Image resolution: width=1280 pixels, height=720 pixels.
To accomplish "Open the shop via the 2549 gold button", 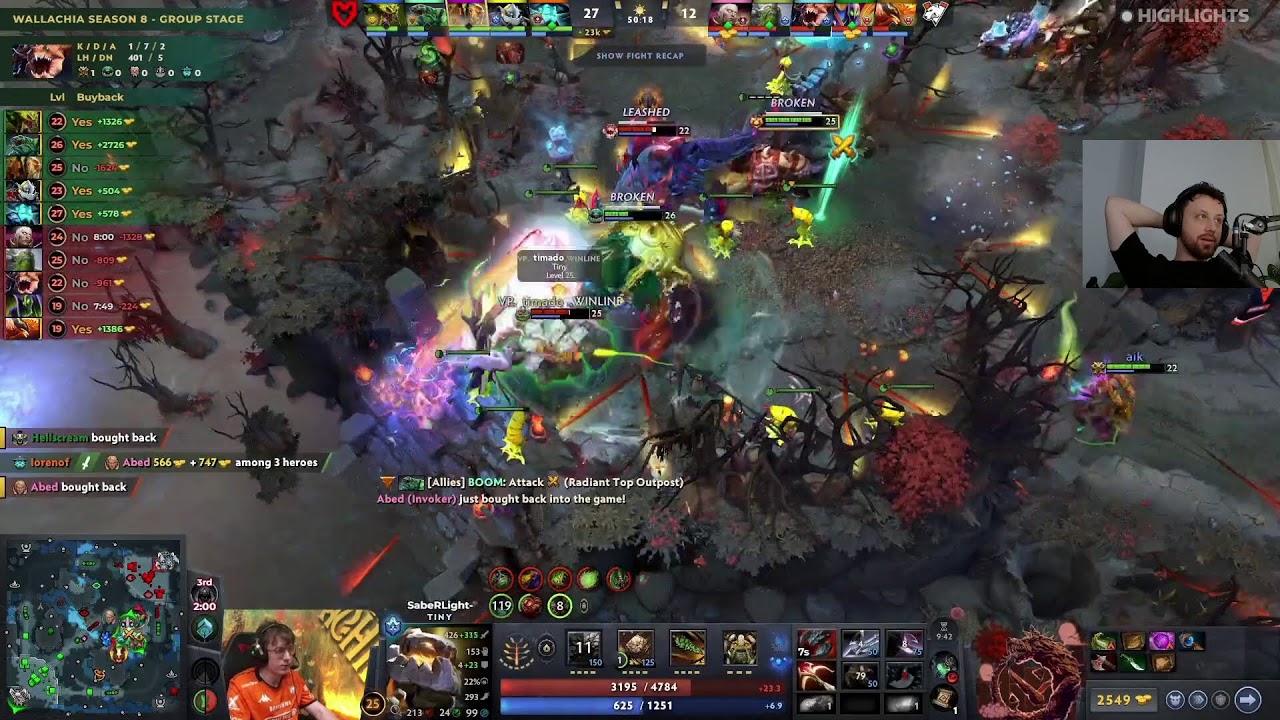I will click(1124, 700).
